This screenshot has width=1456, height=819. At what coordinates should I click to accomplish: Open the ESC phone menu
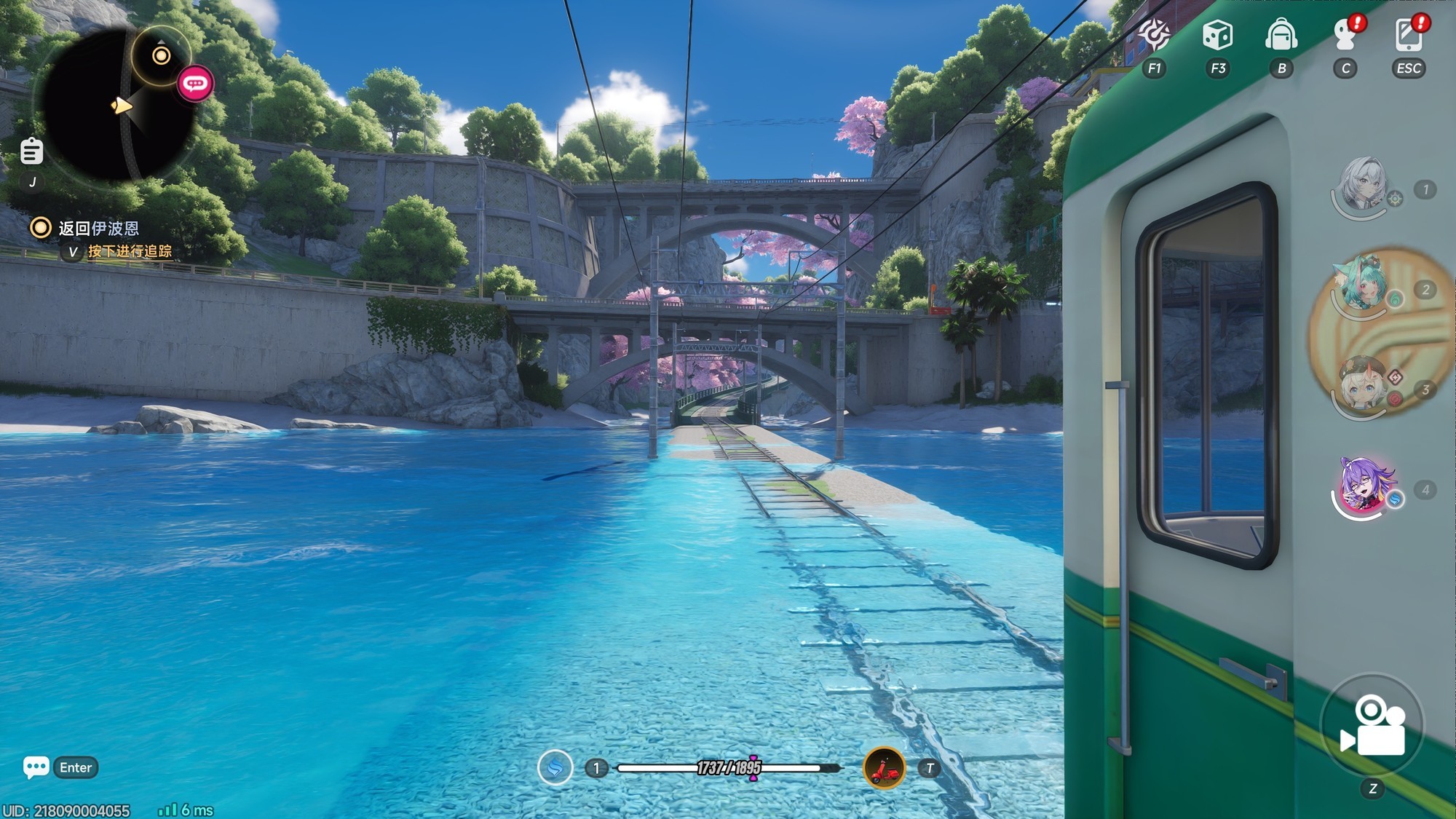1409,35
